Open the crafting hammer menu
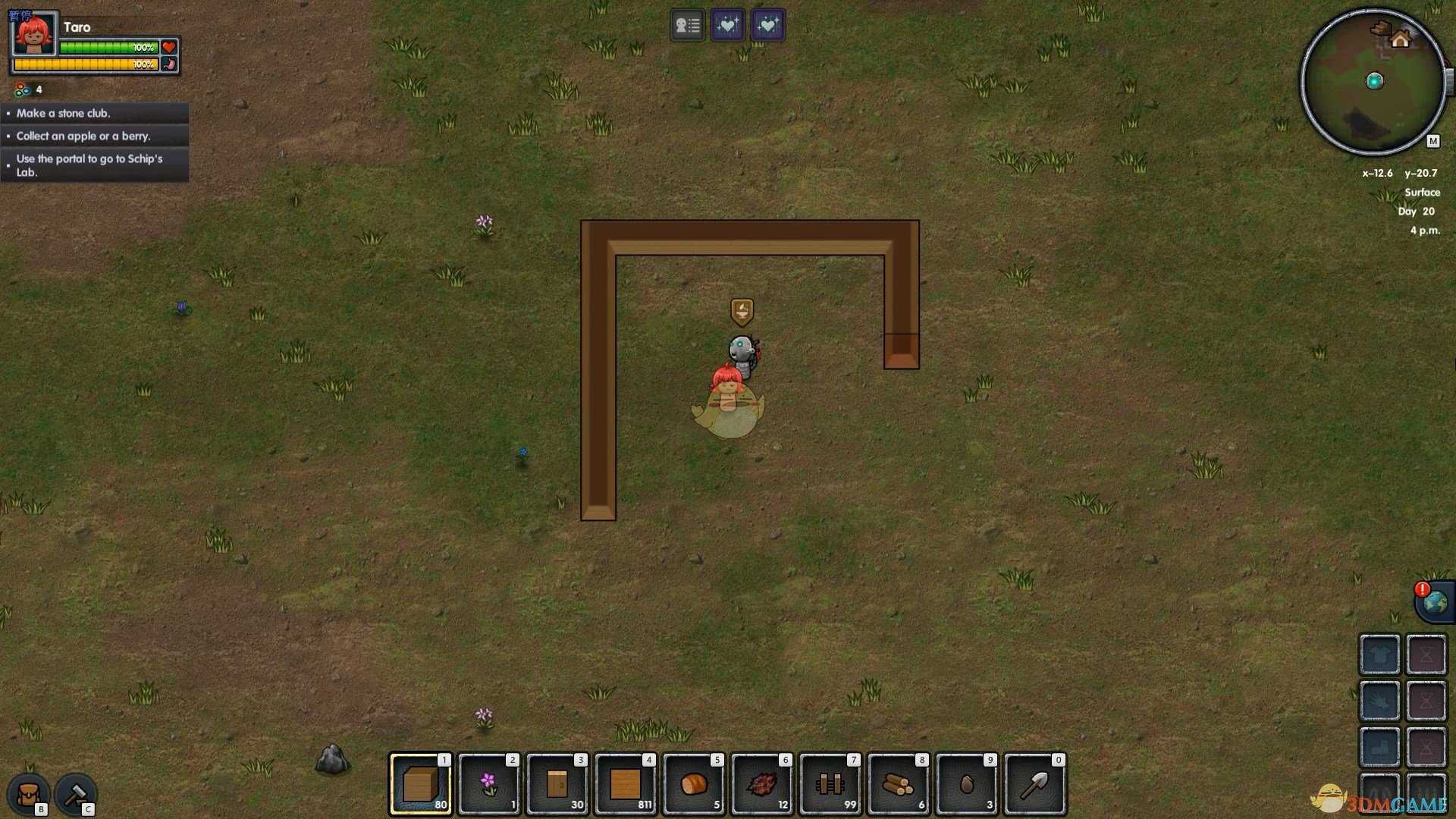The image size is (1456, 819). coord(75,794)
